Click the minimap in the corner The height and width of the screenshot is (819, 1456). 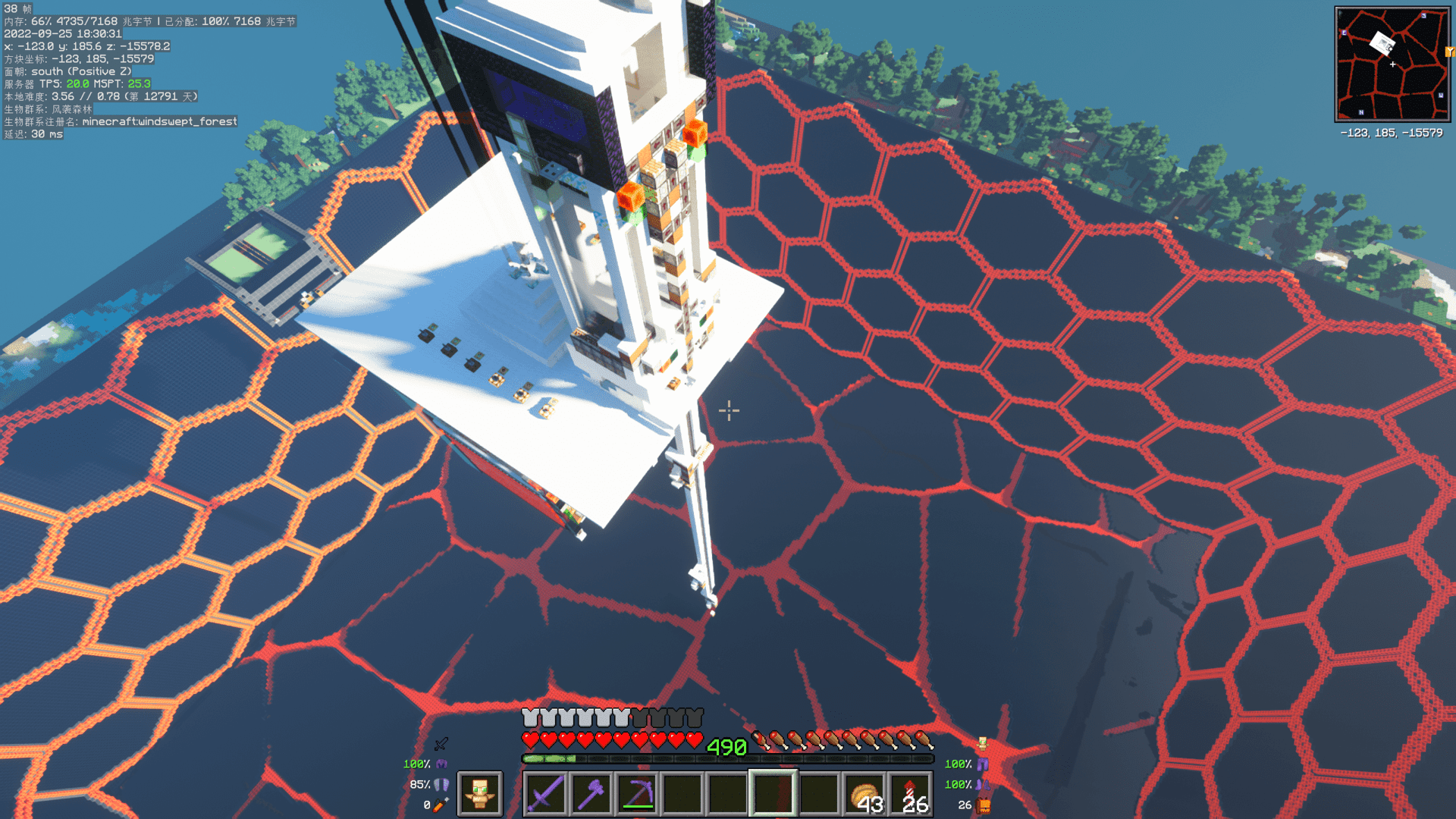click(1392, 64)
